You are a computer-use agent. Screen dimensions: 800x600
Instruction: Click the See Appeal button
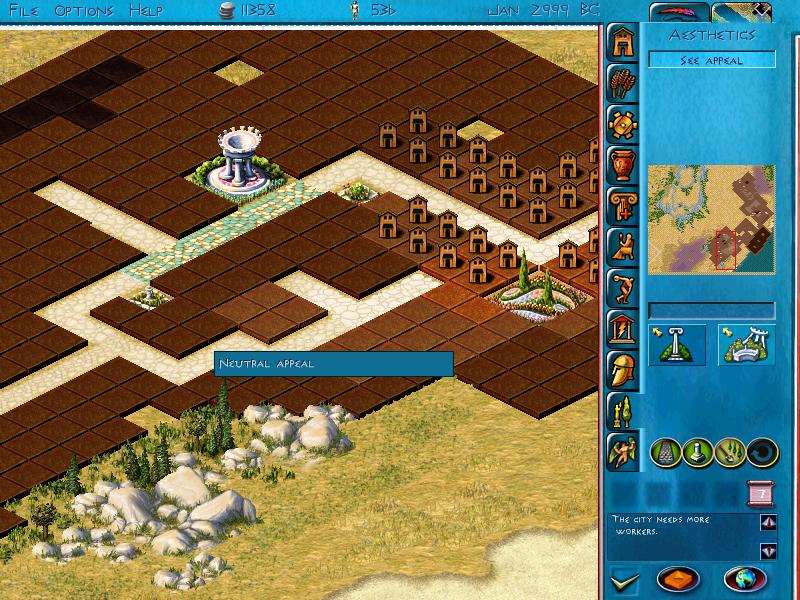pyautogui.click(x=711, y=60)
